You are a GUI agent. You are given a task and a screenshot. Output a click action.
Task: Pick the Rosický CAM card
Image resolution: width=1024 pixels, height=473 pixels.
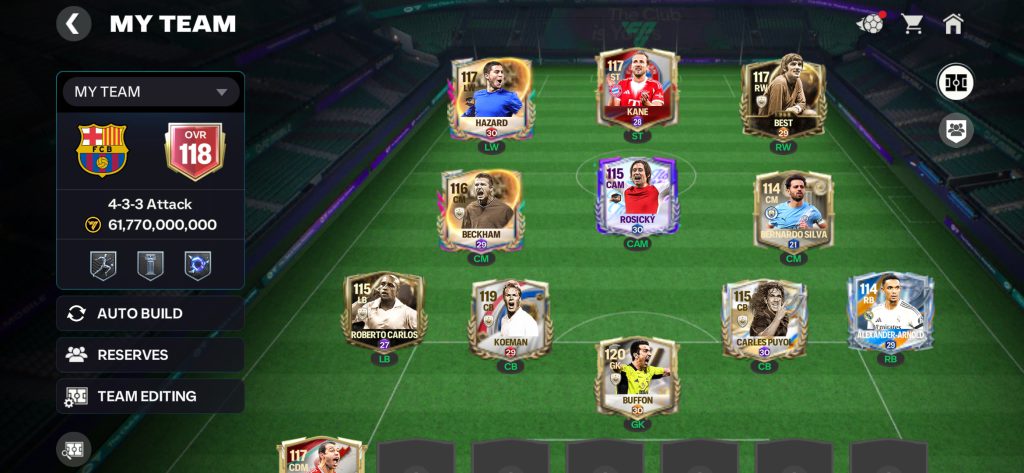[x=637, y=196]
